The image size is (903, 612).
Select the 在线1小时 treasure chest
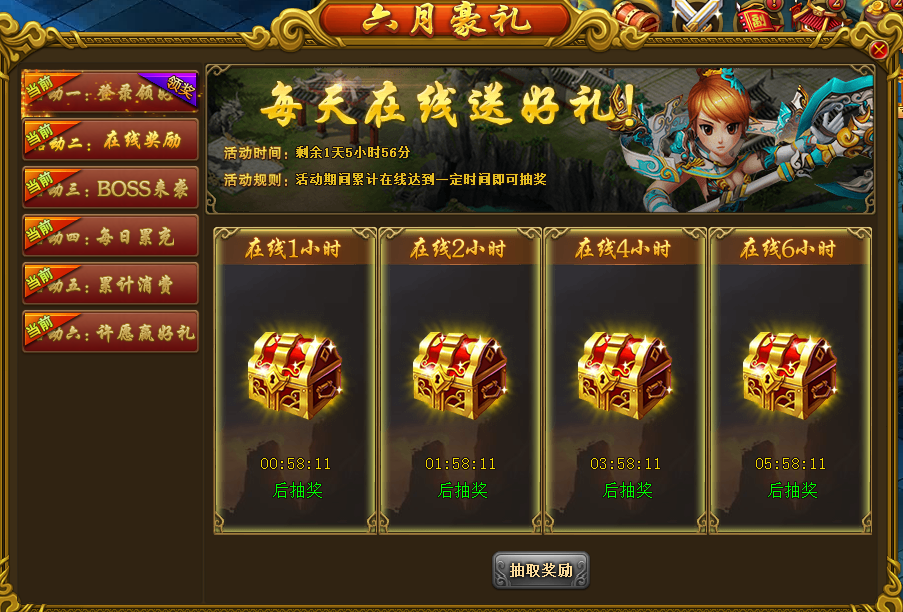[x=295, y=376]
